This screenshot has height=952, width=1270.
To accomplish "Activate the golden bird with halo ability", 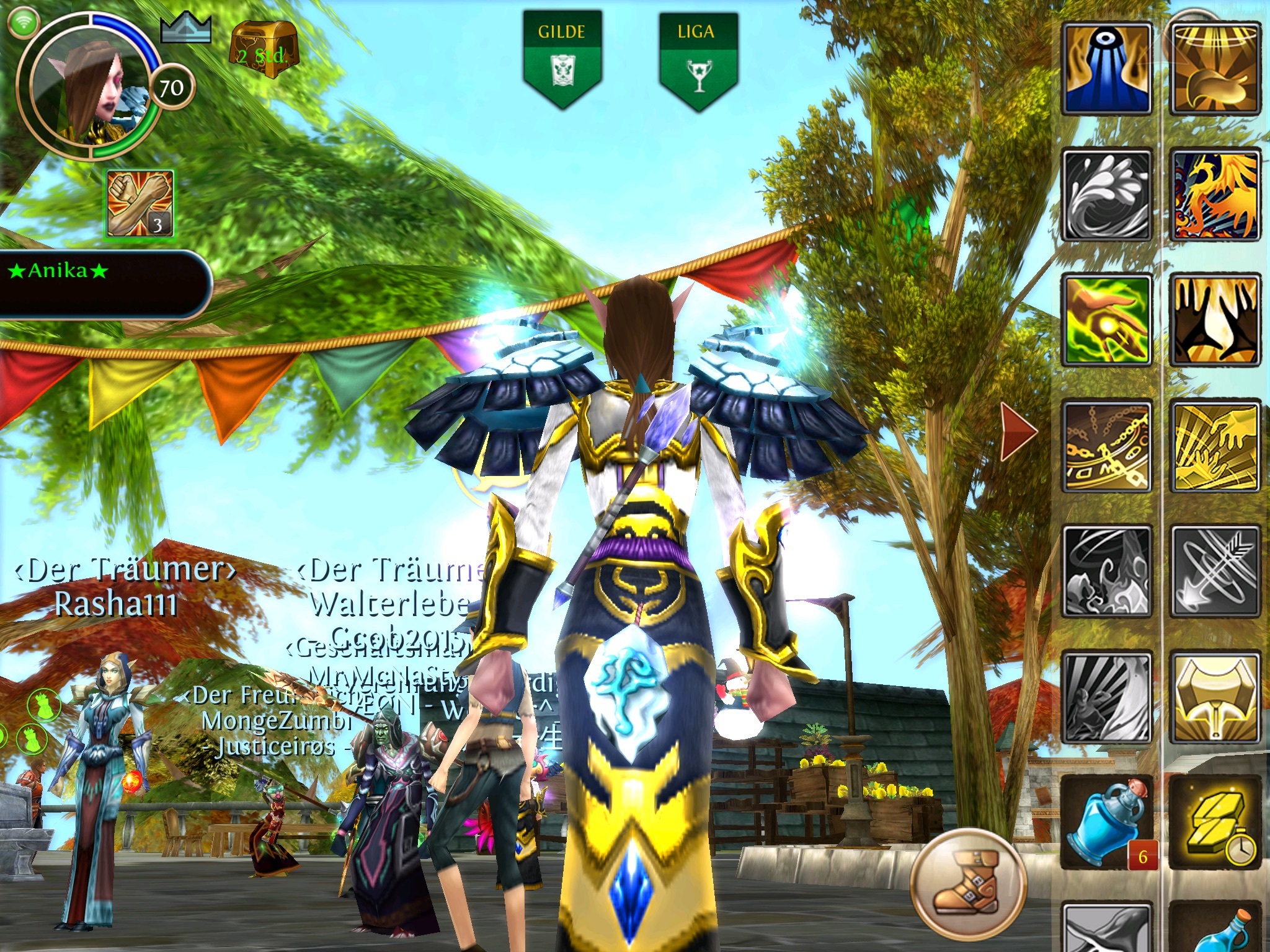I will [x=1215, y=69].
